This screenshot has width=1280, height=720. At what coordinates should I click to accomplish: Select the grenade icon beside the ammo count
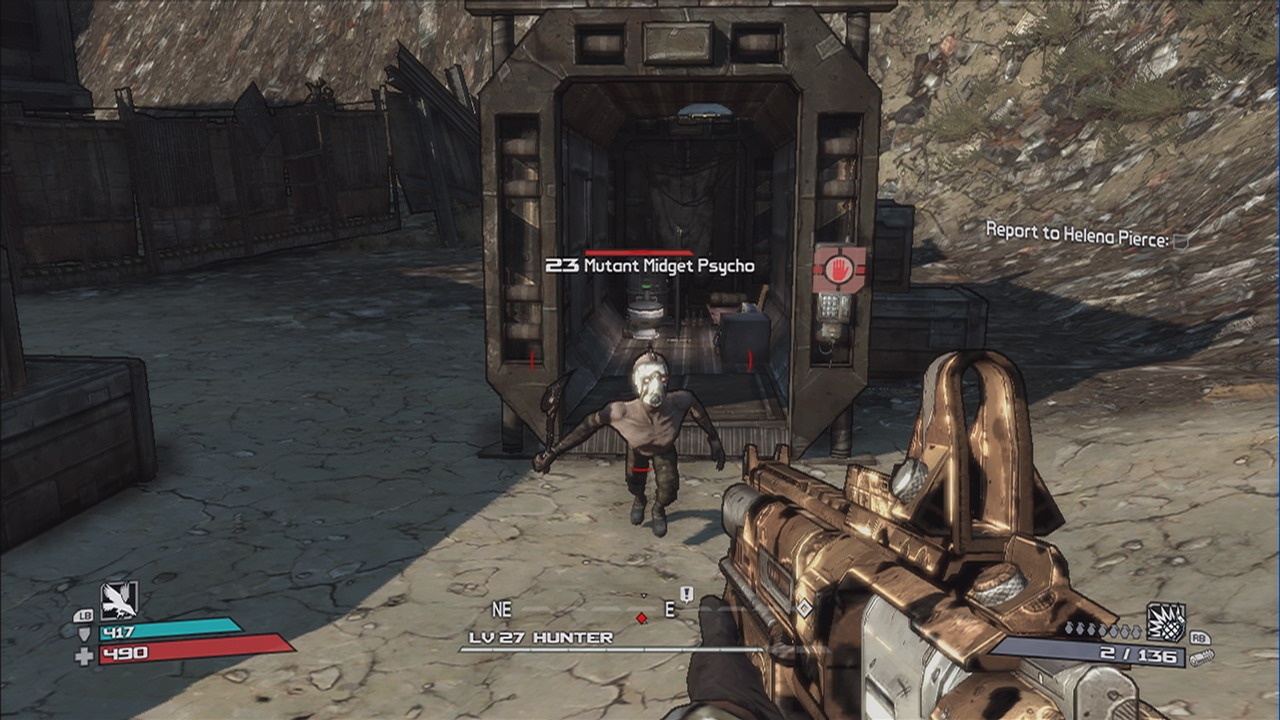click(1165, 622)
